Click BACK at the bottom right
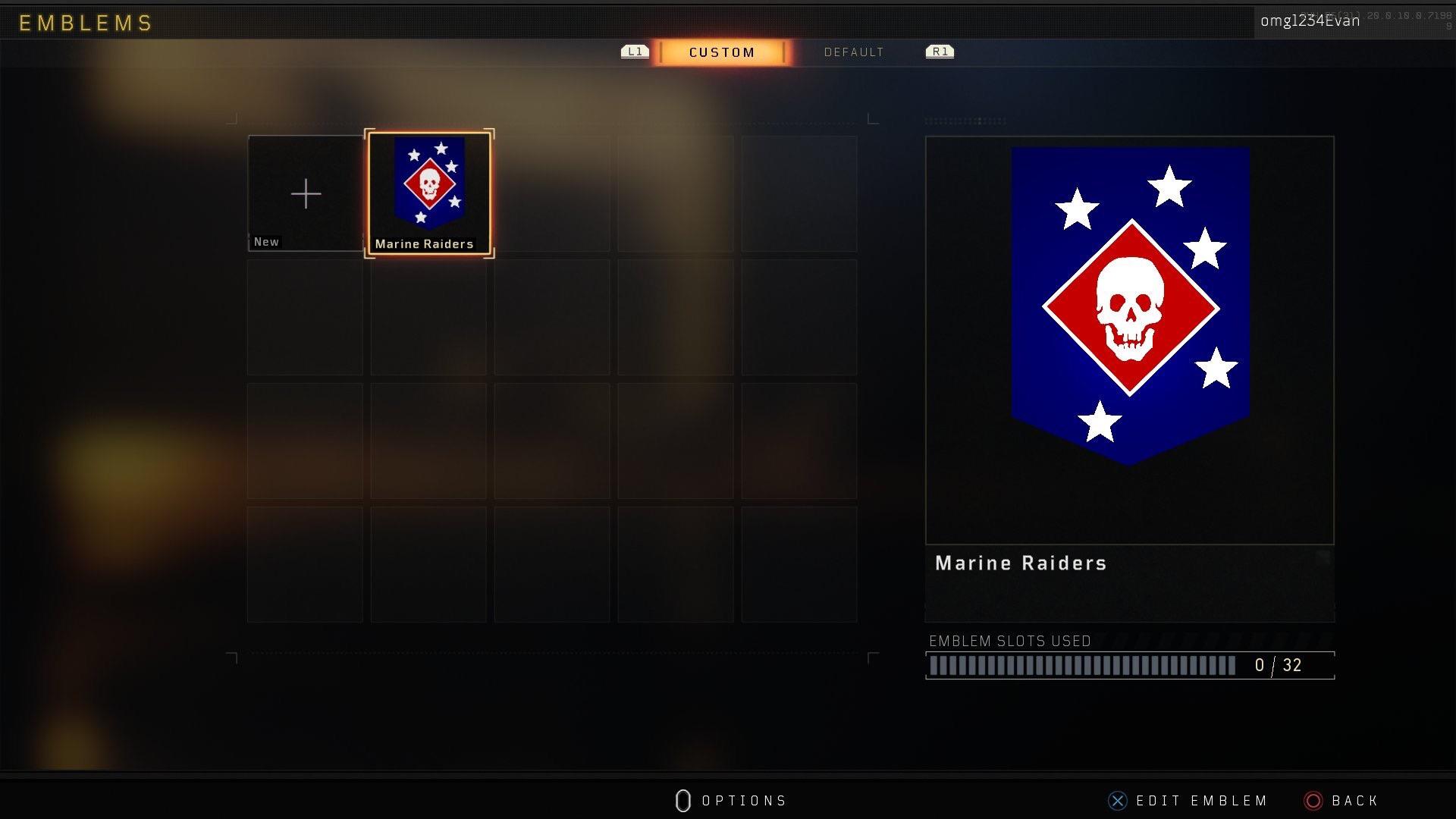 pyautogui.click(x=1354, y=801)
